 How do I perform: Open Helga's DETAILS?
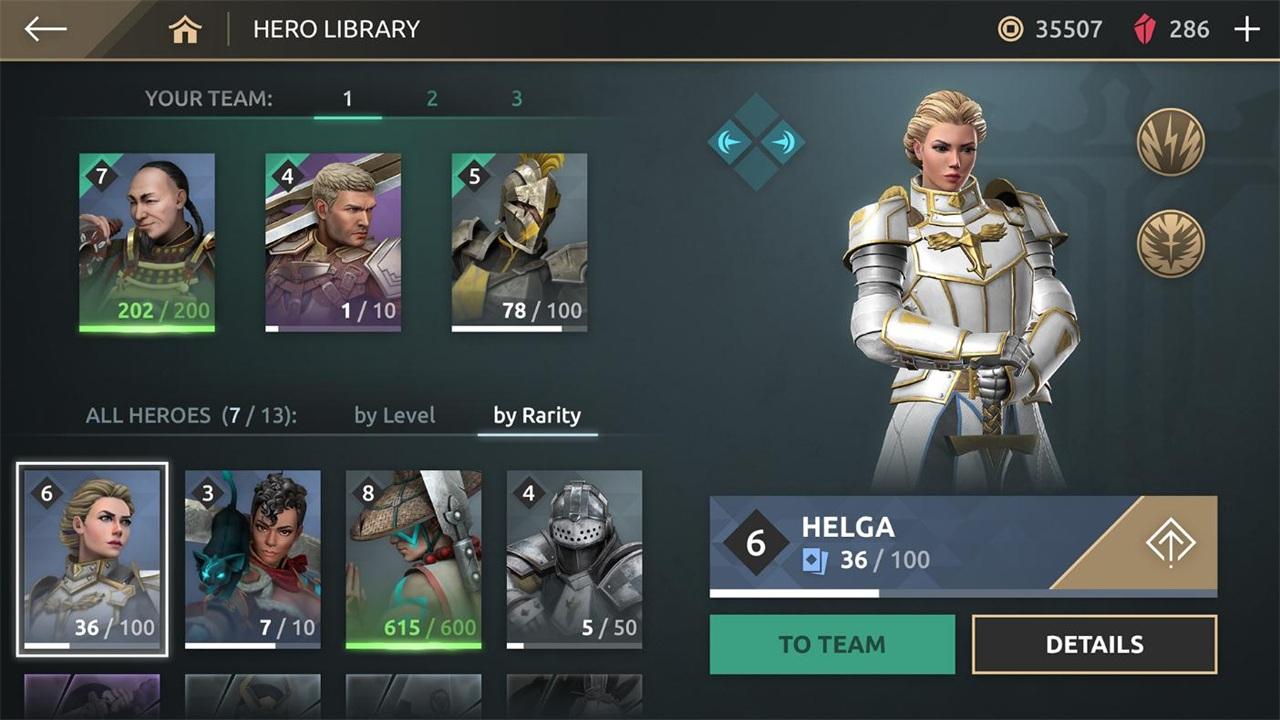[1094, 645]
